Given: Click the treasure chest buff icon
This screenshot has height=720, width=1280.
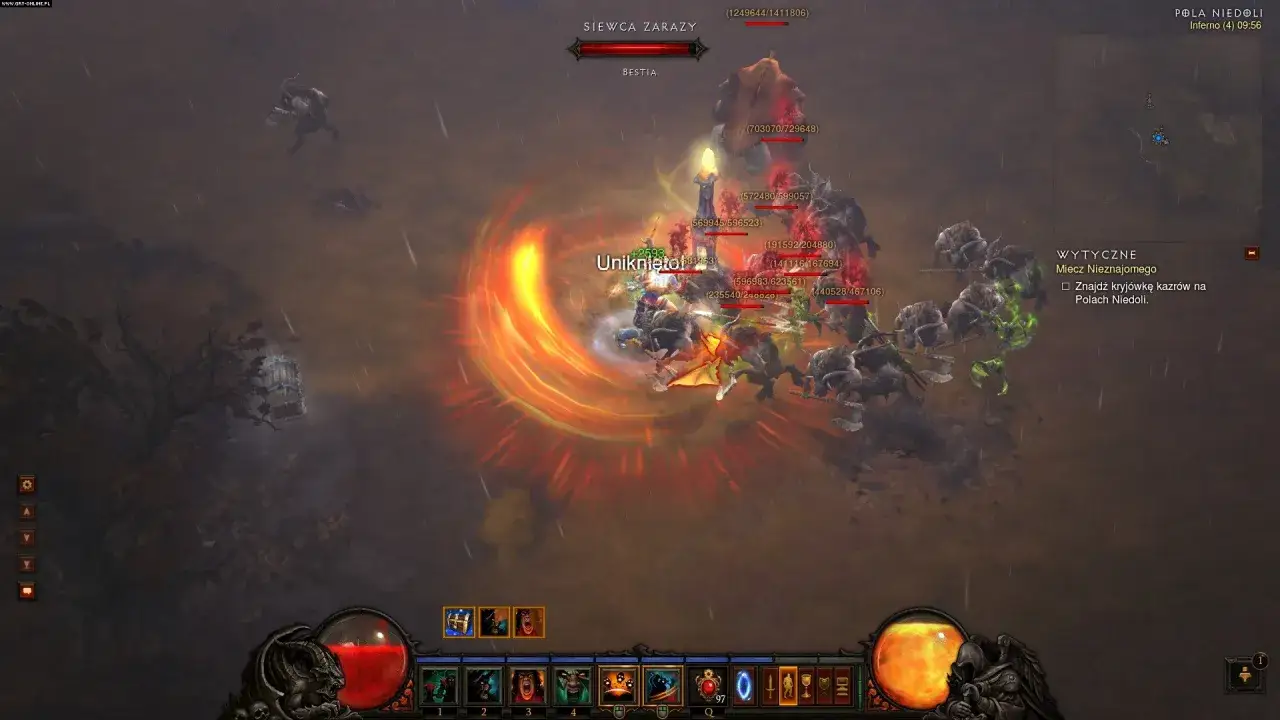Looking at the screenshot, I should point(460,622).
